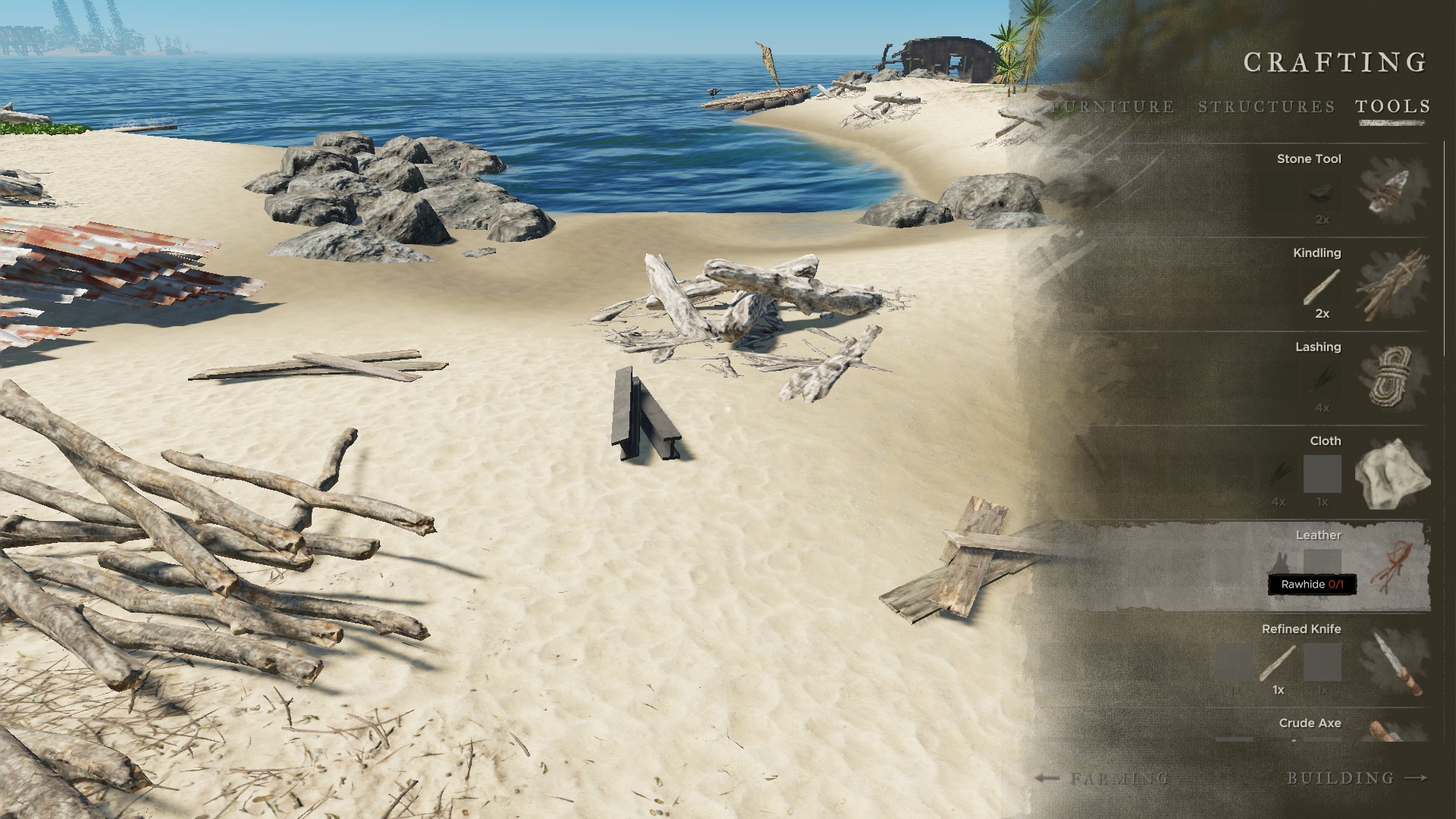Advance to the Building category
Image resolution: width=1456 pixels, height=819 pixels.
1357,778
